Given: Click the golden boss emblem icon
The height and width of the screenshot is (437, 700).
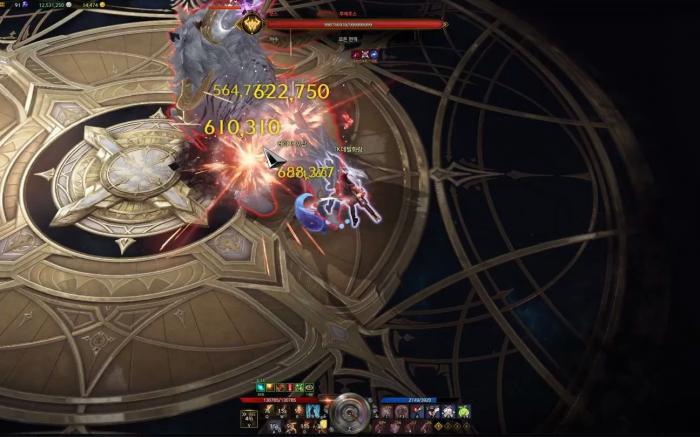Looking at the screenshot, I should (x=252, y=25).
